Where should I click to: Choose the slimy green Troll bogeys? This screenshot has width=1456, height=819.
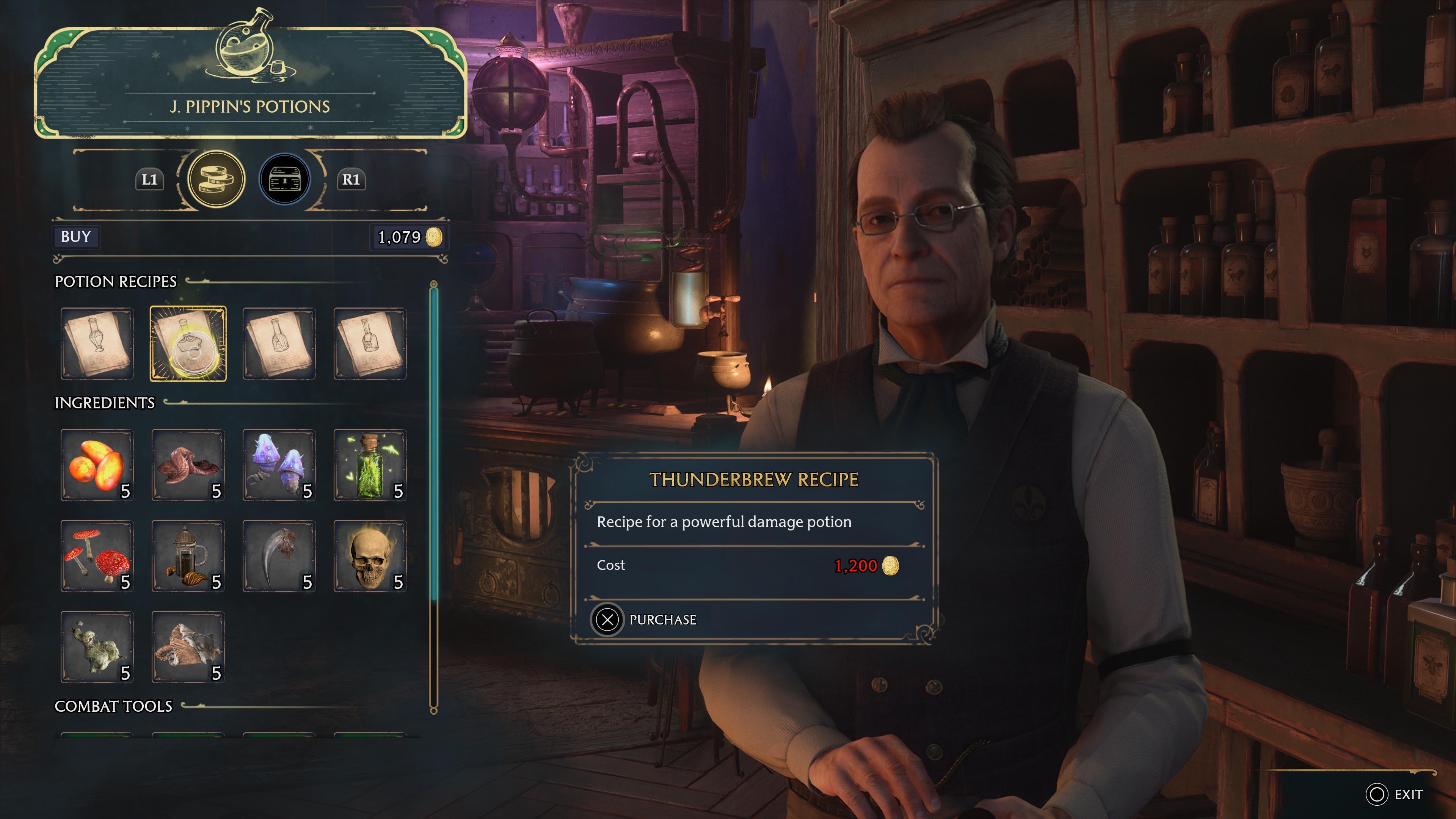97,646
